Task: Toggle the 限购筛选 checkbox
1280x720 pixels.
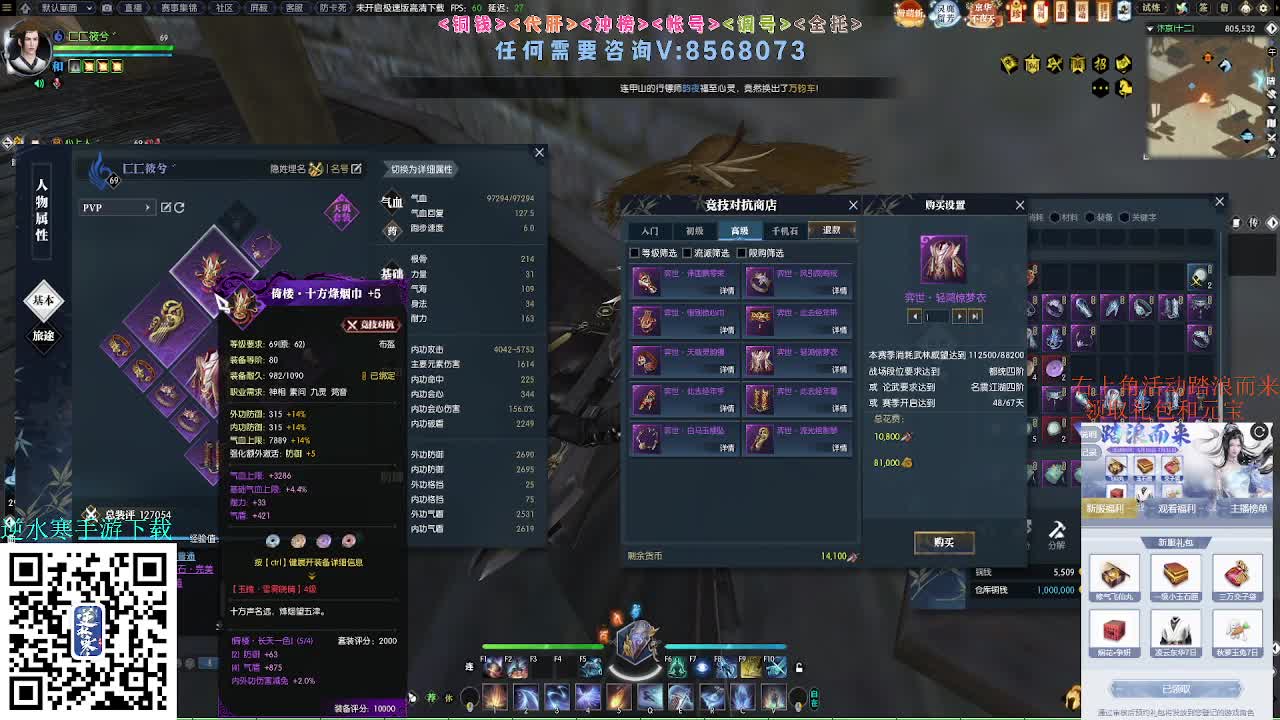Action: [x=741, y=253]
